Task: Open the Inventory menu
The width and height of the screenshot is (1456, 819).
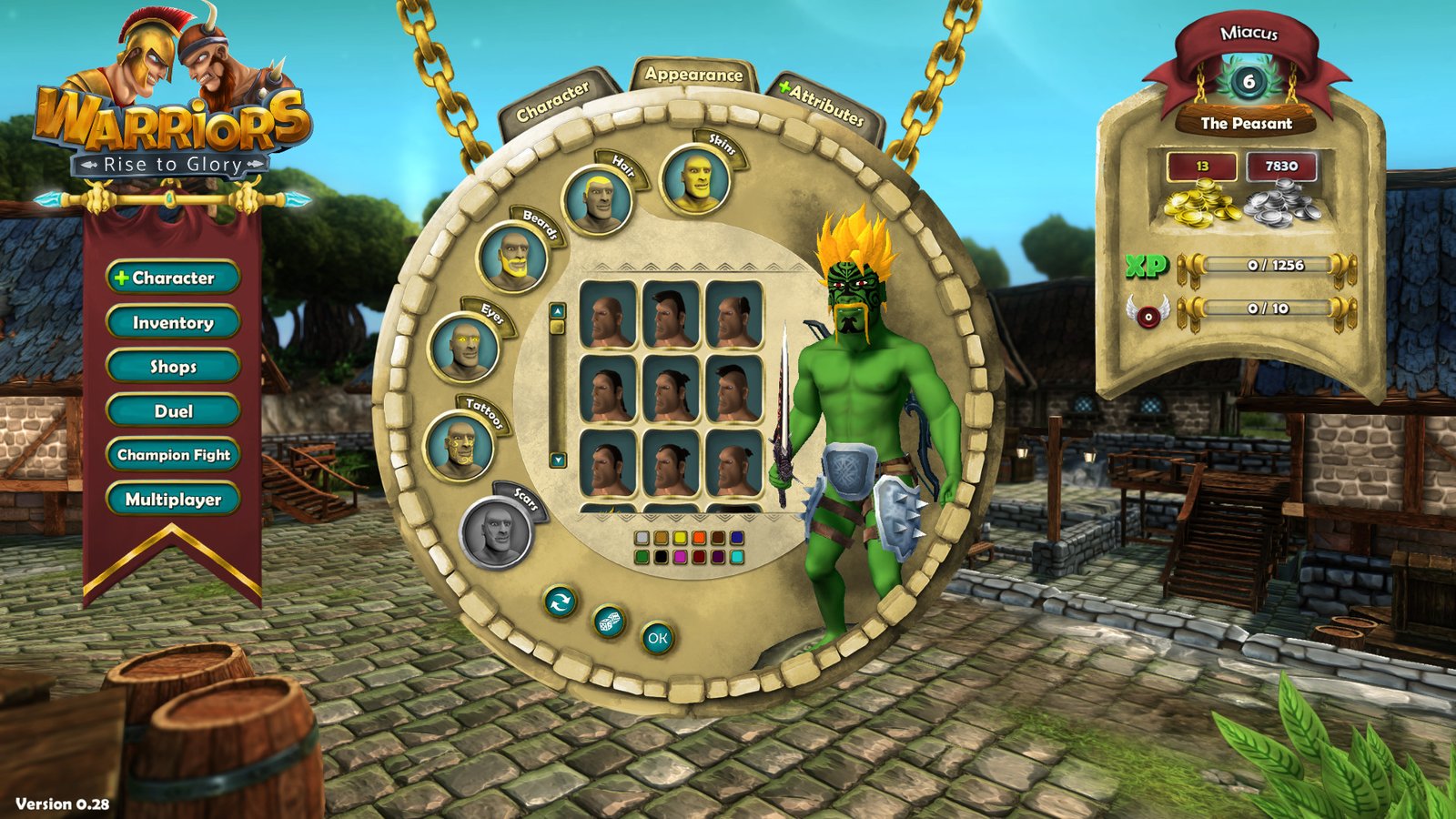Action: [x=173, y=322]
